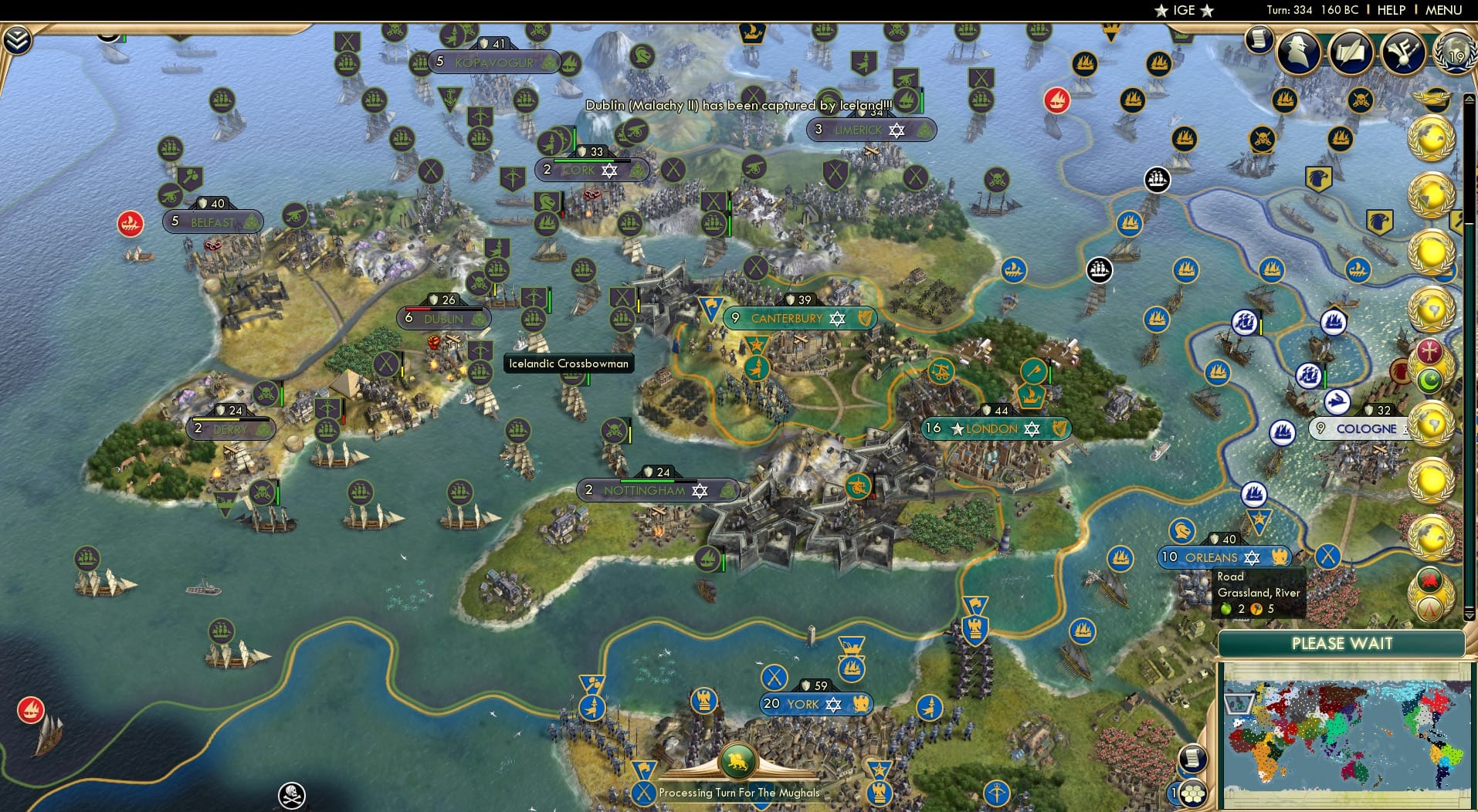
Task: Click the red cross Christianity religion notification
Action: point(1429,350)
